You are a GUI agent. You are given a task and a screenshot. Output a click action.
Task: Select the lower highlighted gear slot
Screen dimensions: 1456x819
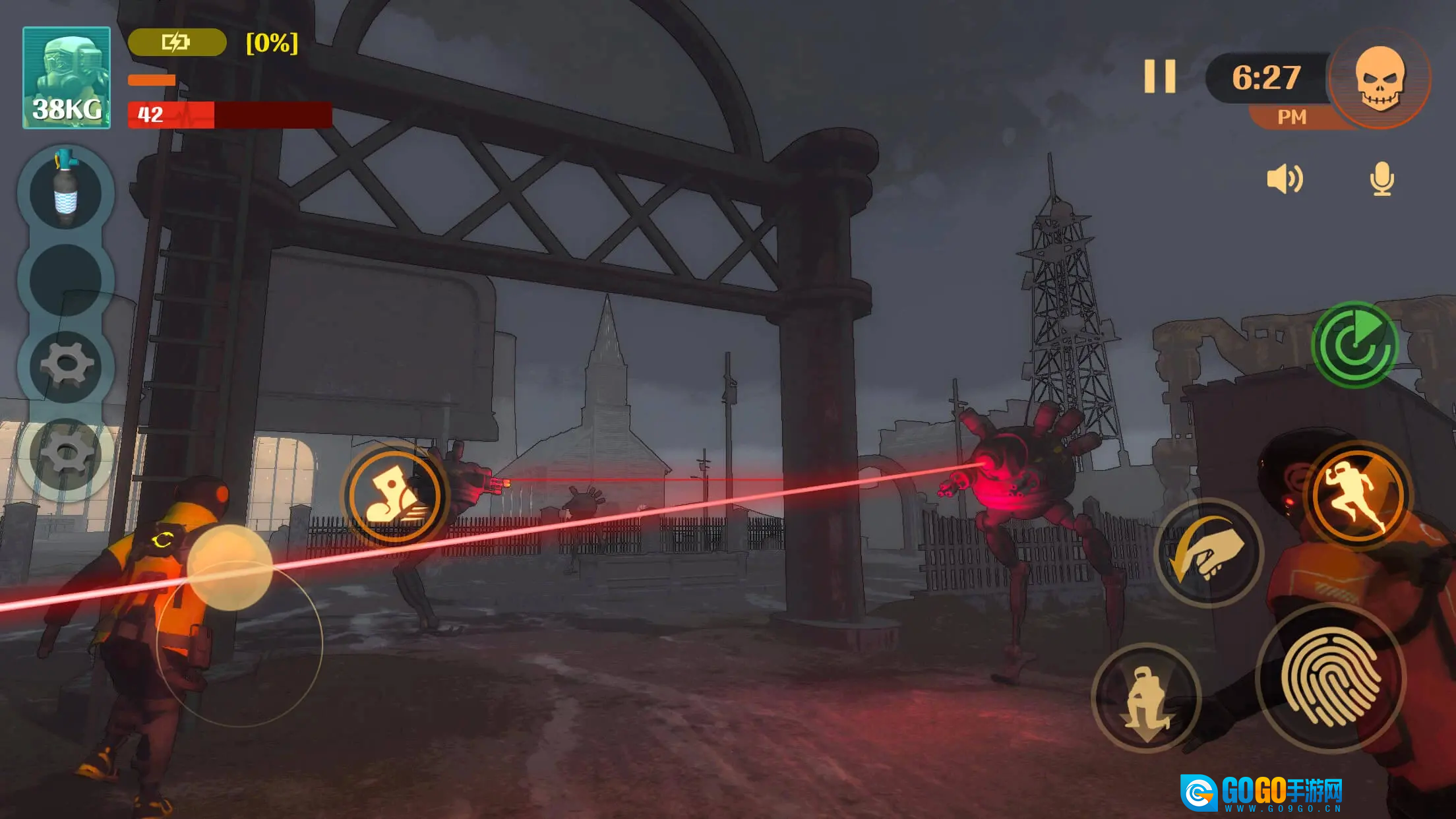tap(65, 454)
